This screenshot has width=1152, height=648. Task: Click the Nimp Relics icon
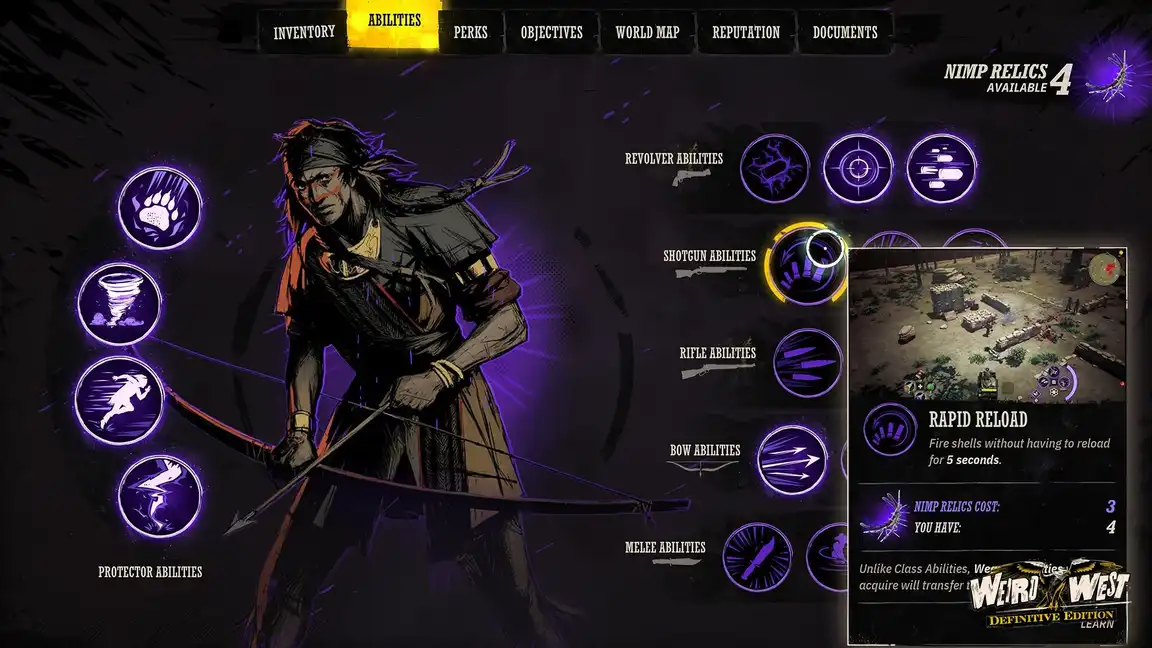(x=1108, y=76)
